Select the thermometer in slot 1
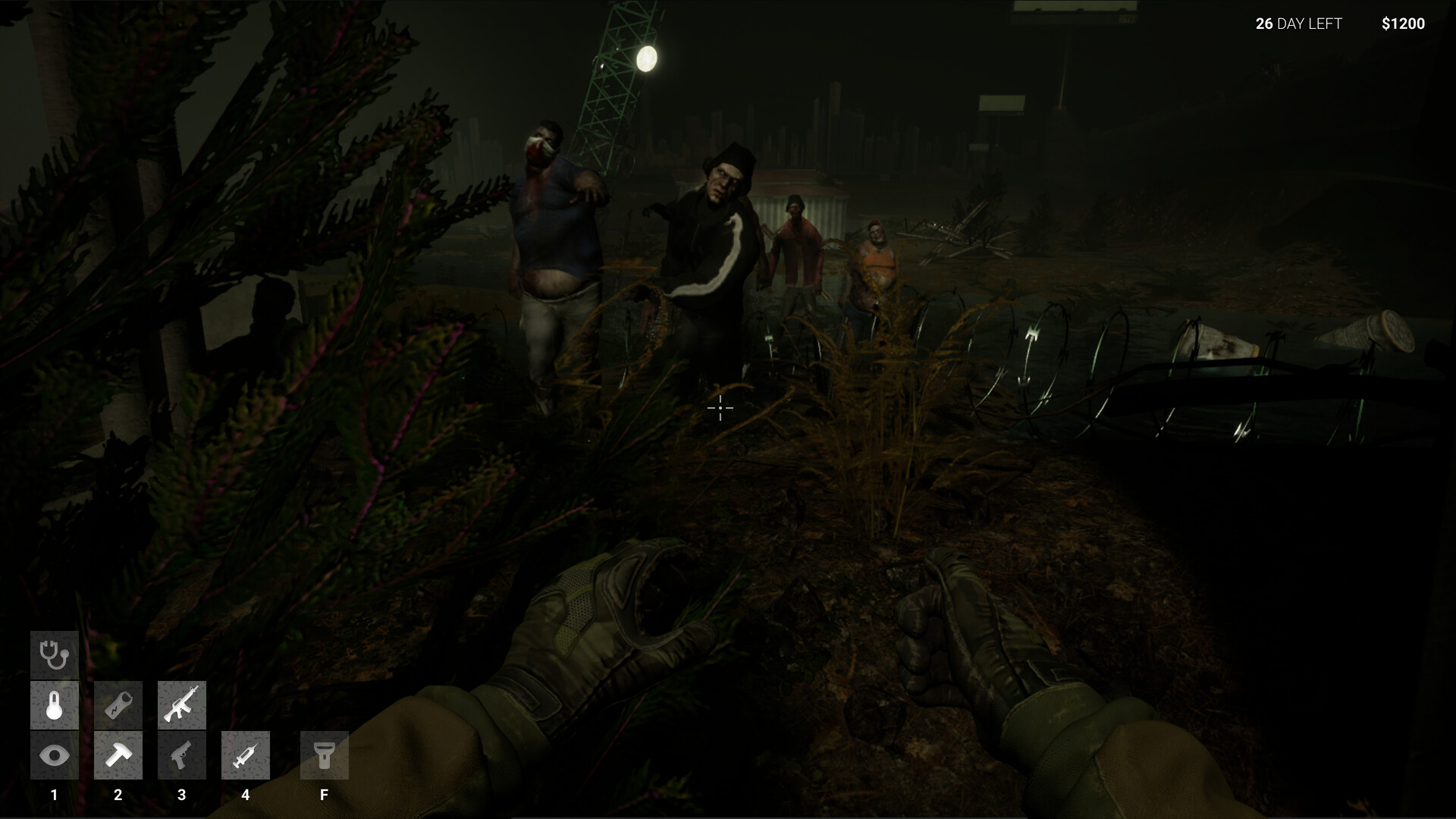The height and width of the screenshot is (819, 1456). pos(54,704)
